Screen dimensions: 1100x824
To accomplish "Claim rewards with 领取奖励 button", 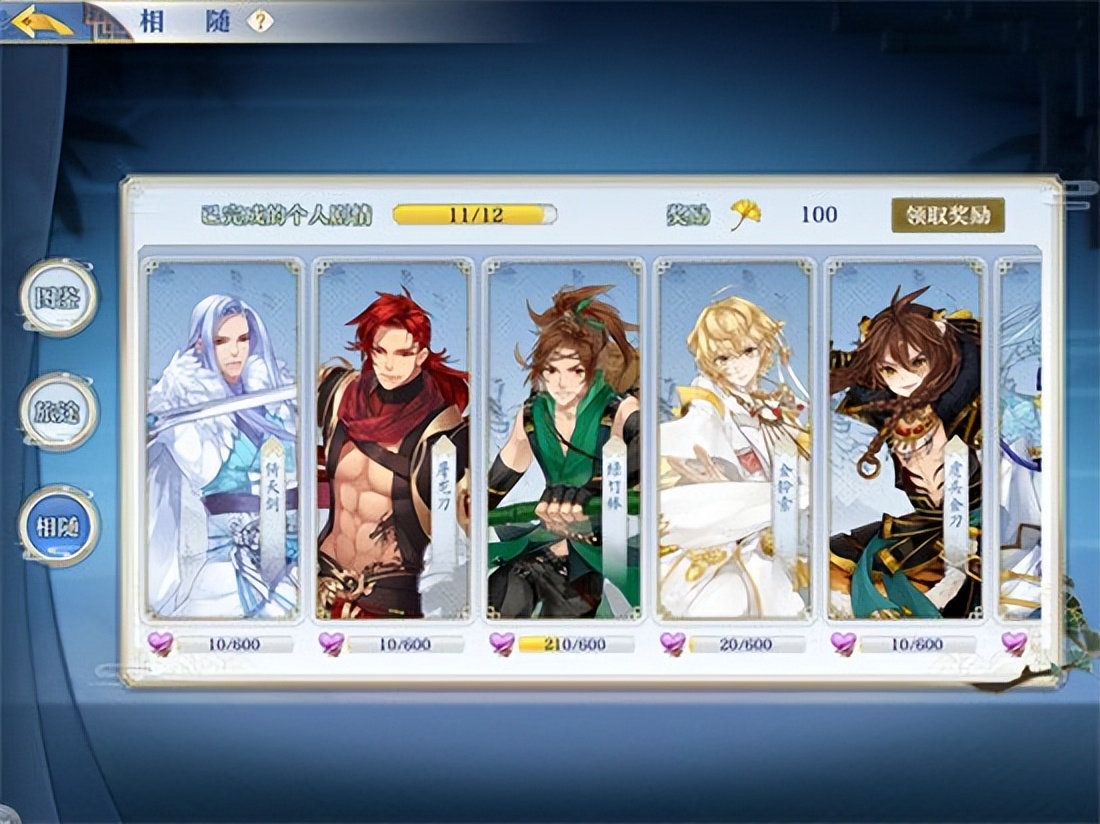I will click(x=947, y=214).
